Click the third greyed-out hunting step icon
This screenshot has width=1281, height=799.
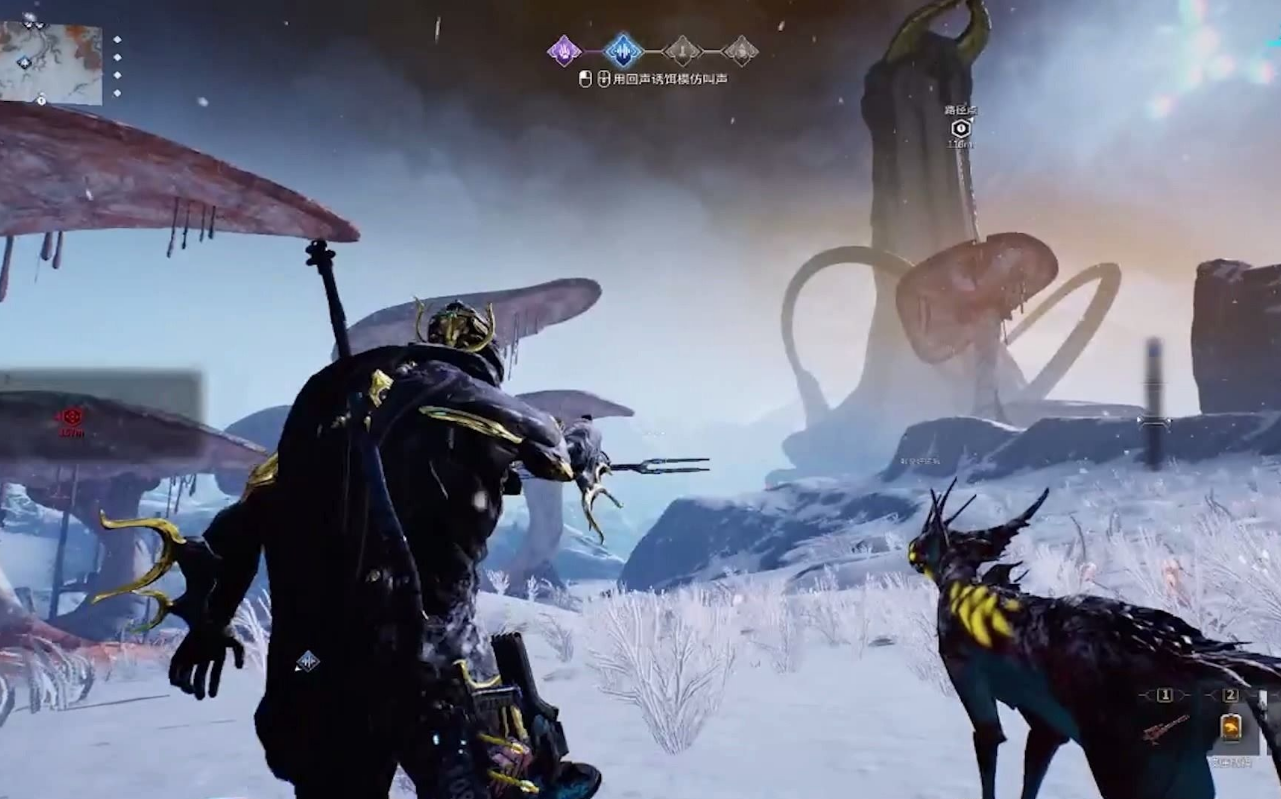click(682, 50)
